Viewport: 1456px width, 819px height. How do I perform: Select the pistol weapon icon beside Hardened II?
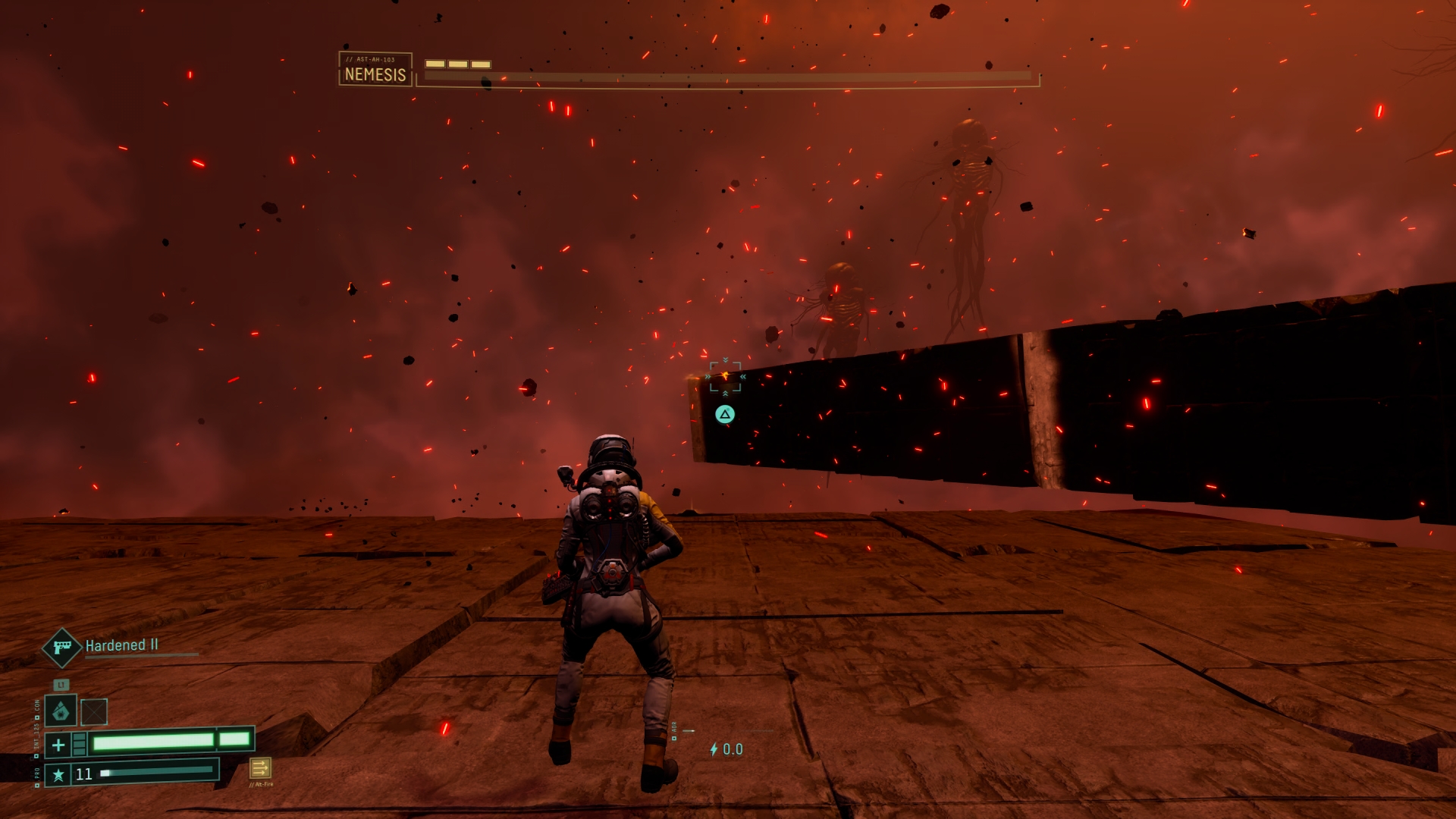pyautogui.click(x=61, y=647)
